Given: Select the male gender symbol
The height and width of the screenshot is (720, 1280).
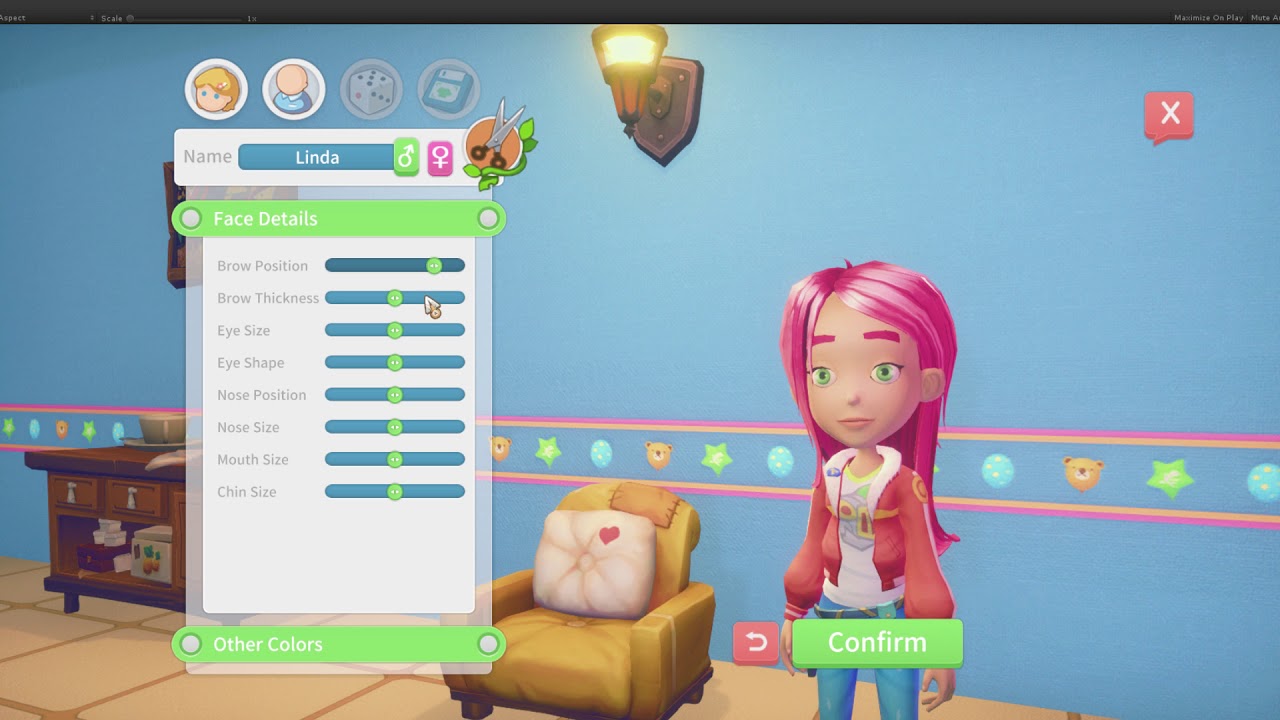Looking at the screenshot, I should coord(406,157).
